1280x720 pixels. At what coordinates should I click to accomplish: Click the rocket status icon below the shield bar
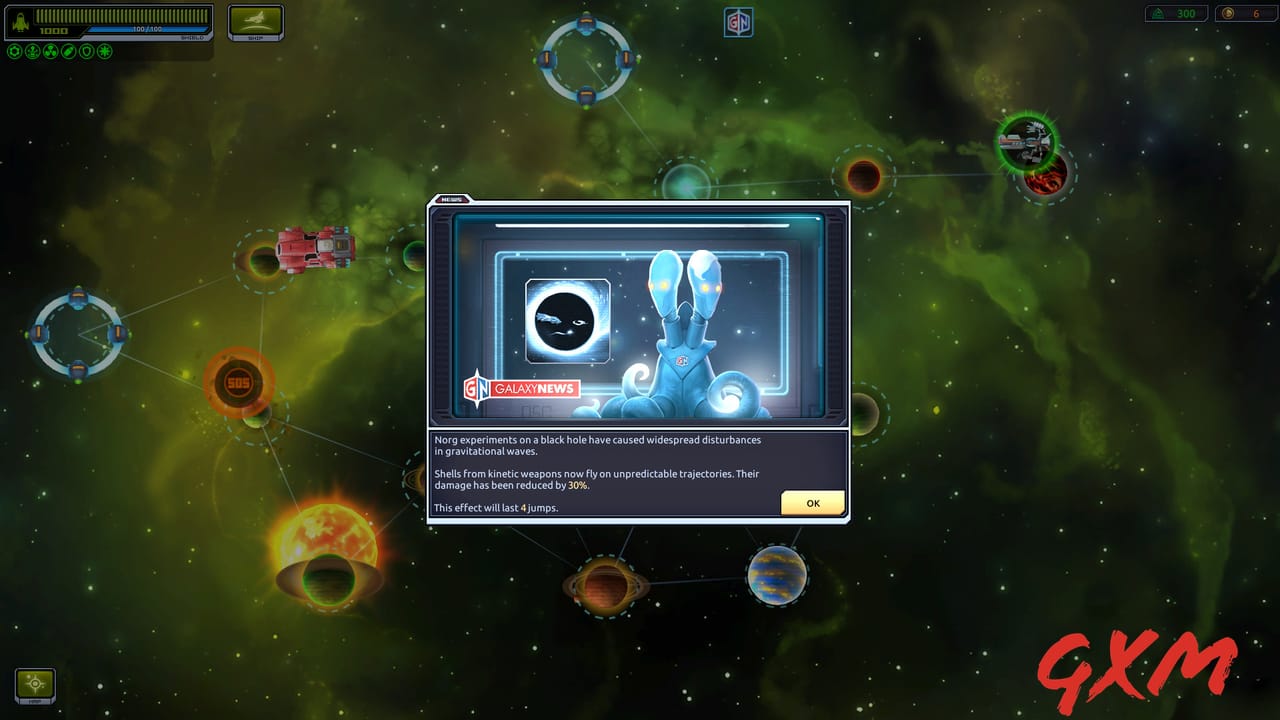point(33,51)
